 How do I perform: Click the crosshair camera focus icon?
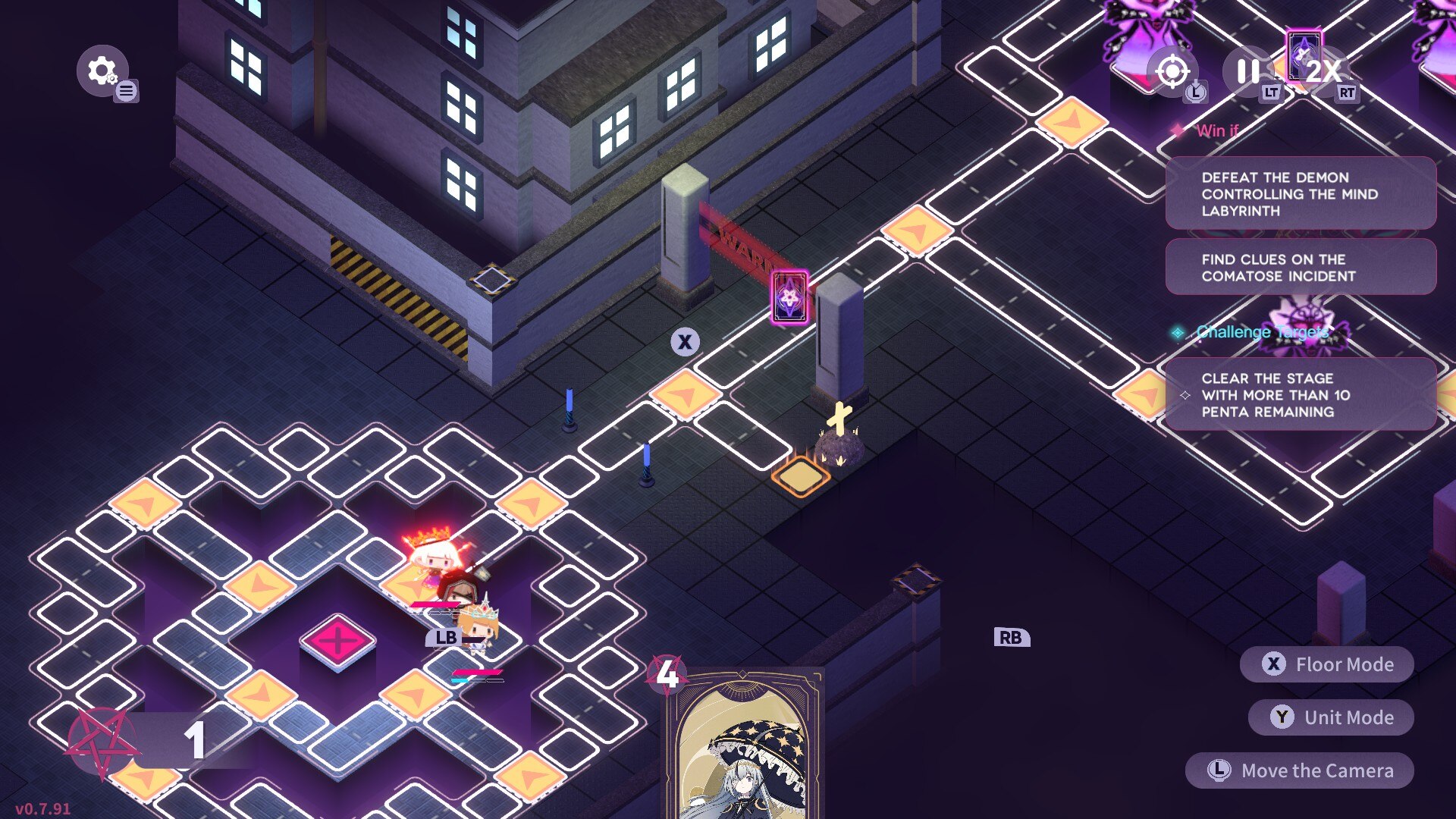1172,72
